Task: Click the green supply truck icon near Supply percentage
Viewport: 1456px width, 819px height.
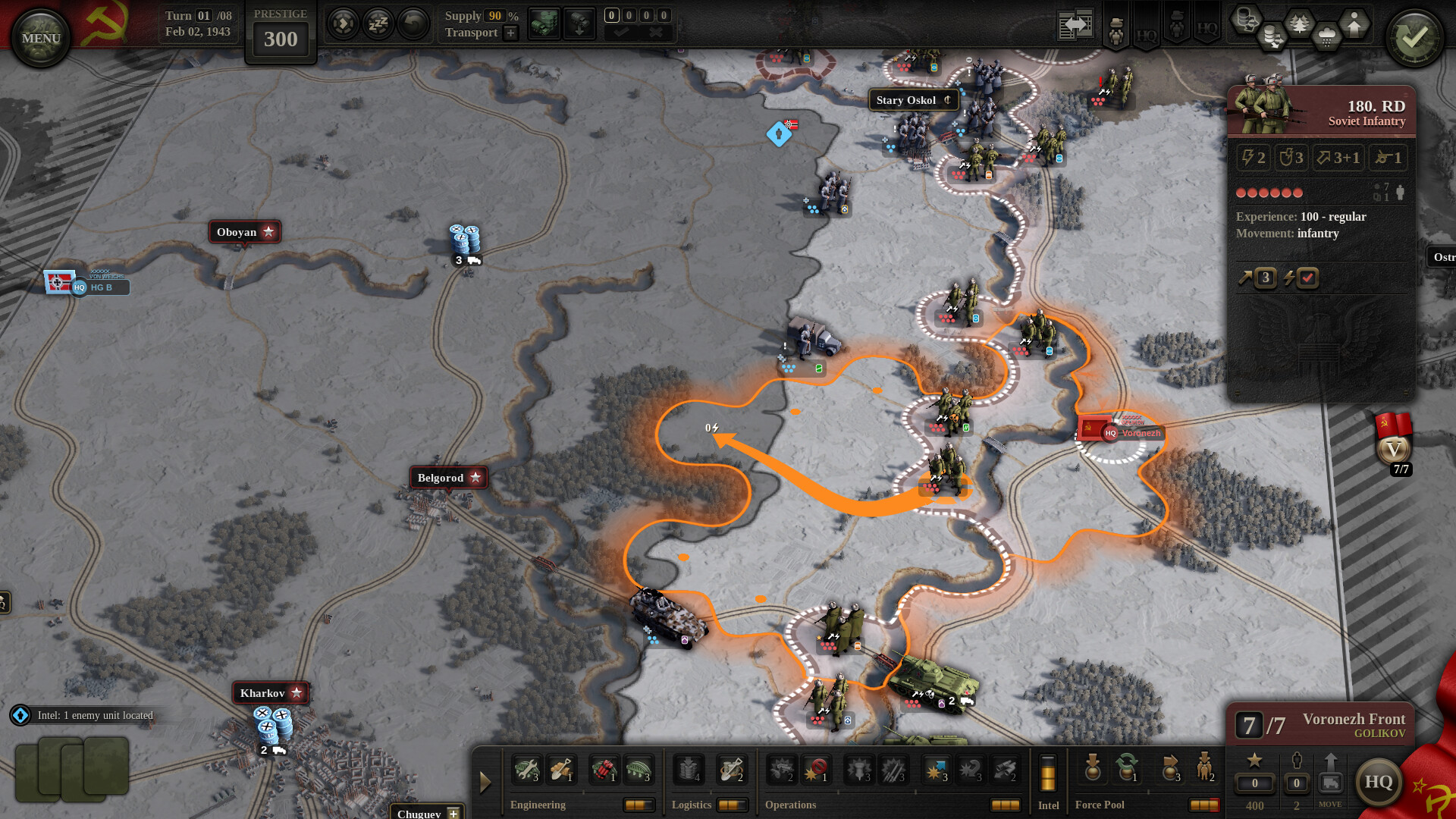Action: [544, 23]
